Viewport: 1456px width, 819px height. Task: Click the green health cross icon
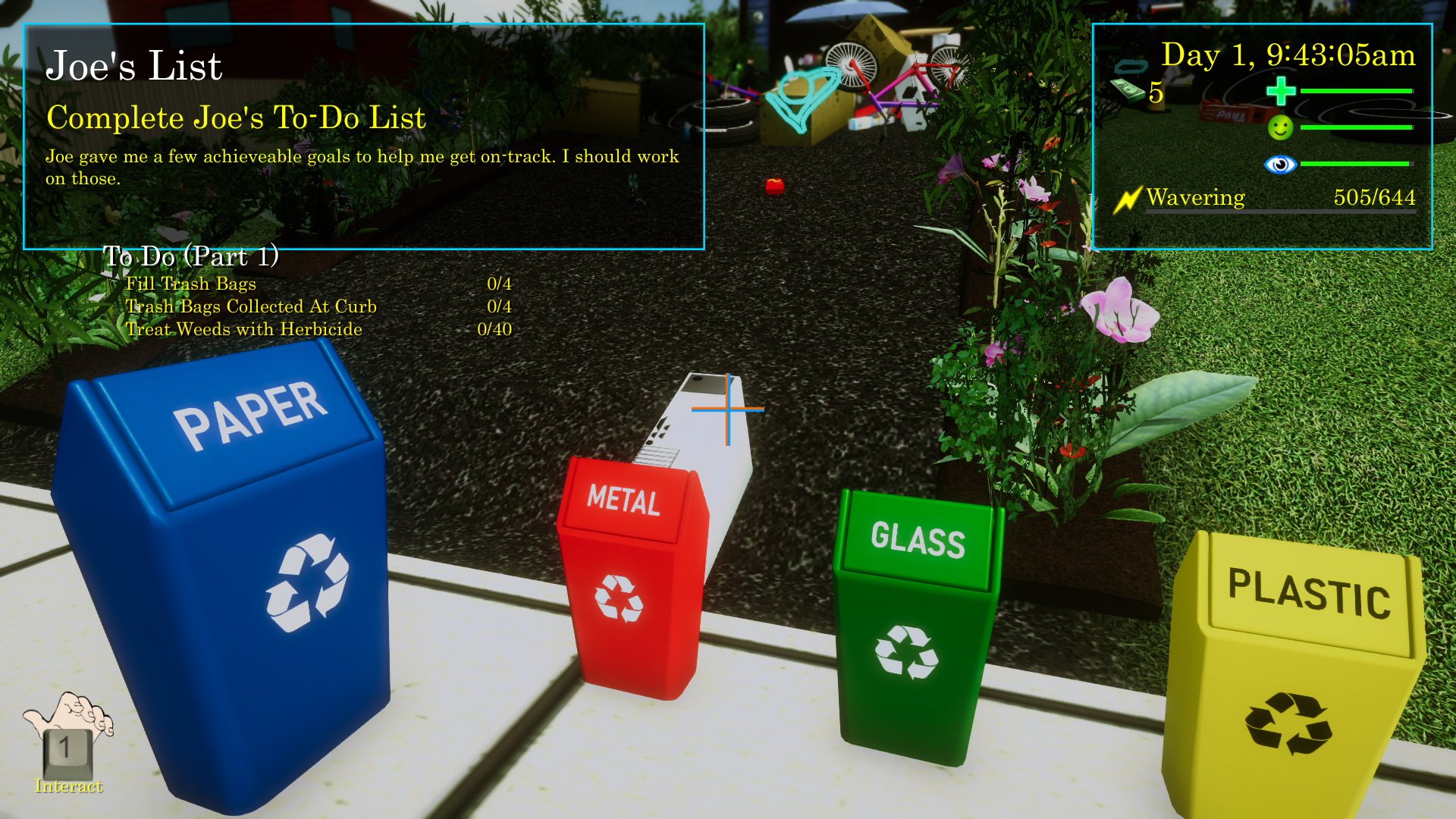[1280, 91]
